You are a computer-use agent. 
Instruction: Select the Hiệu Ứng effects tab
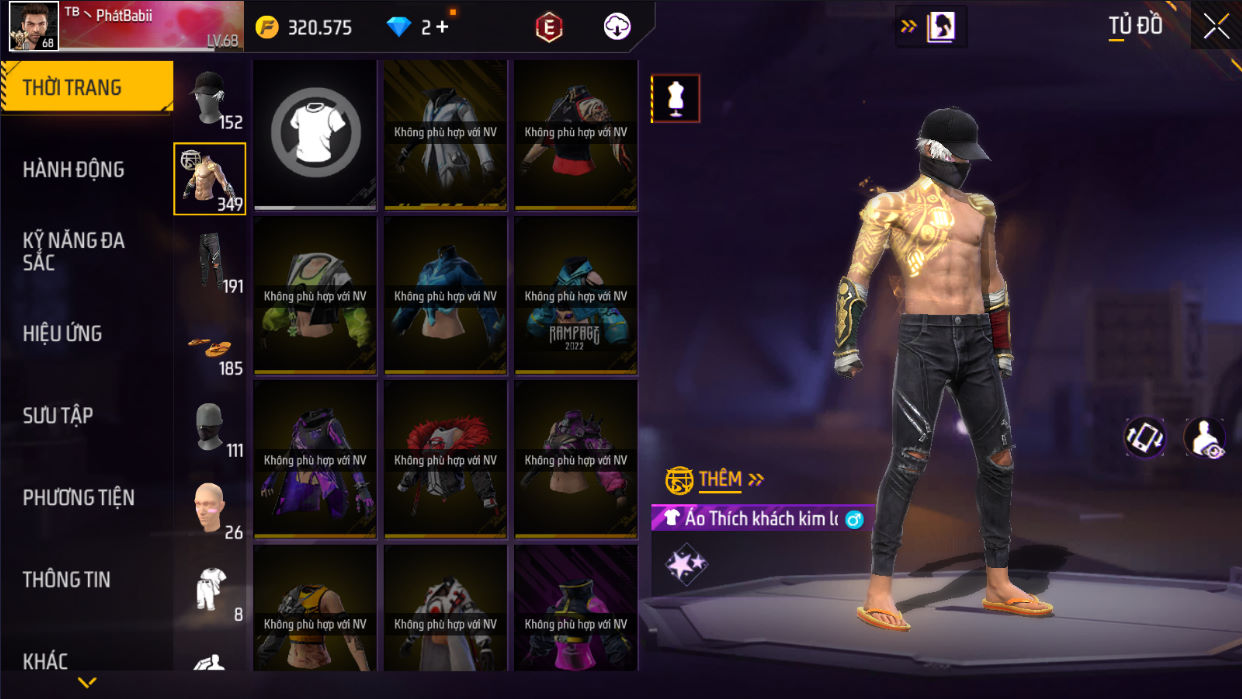62,334
